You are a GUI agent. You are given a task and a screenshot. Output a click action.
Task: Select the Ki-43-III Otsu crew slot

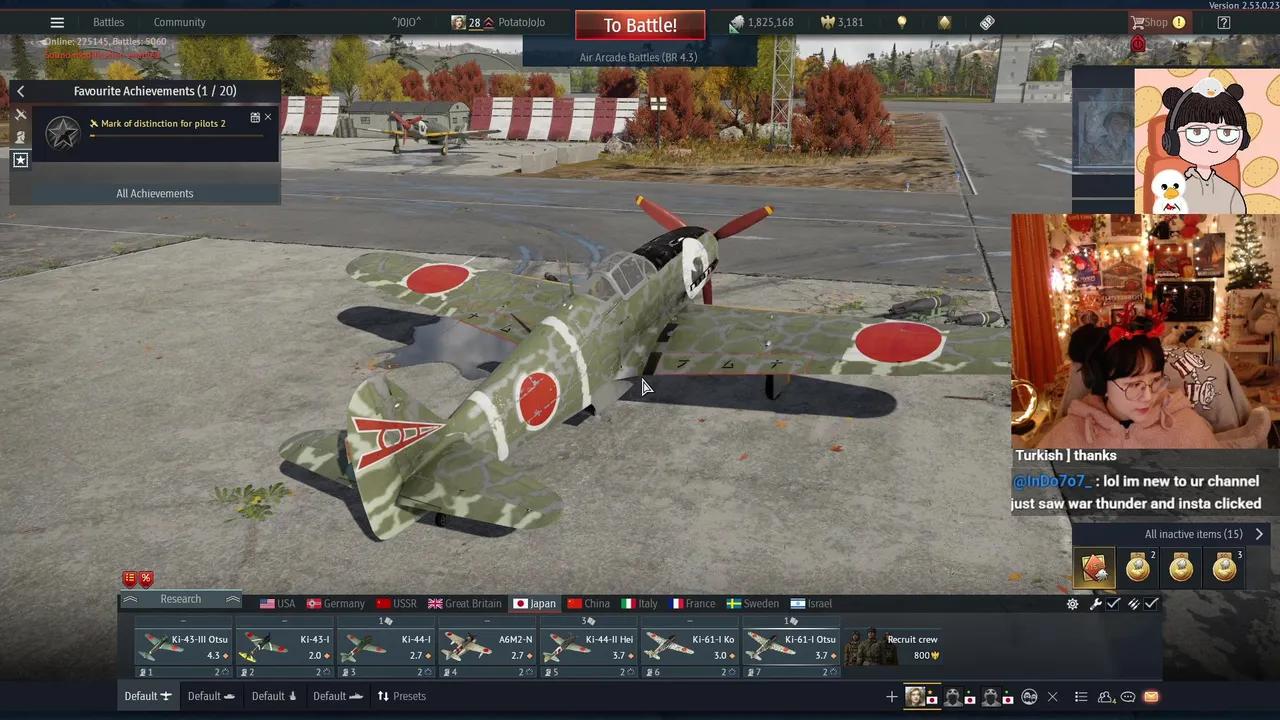click(x=184, y=646)
